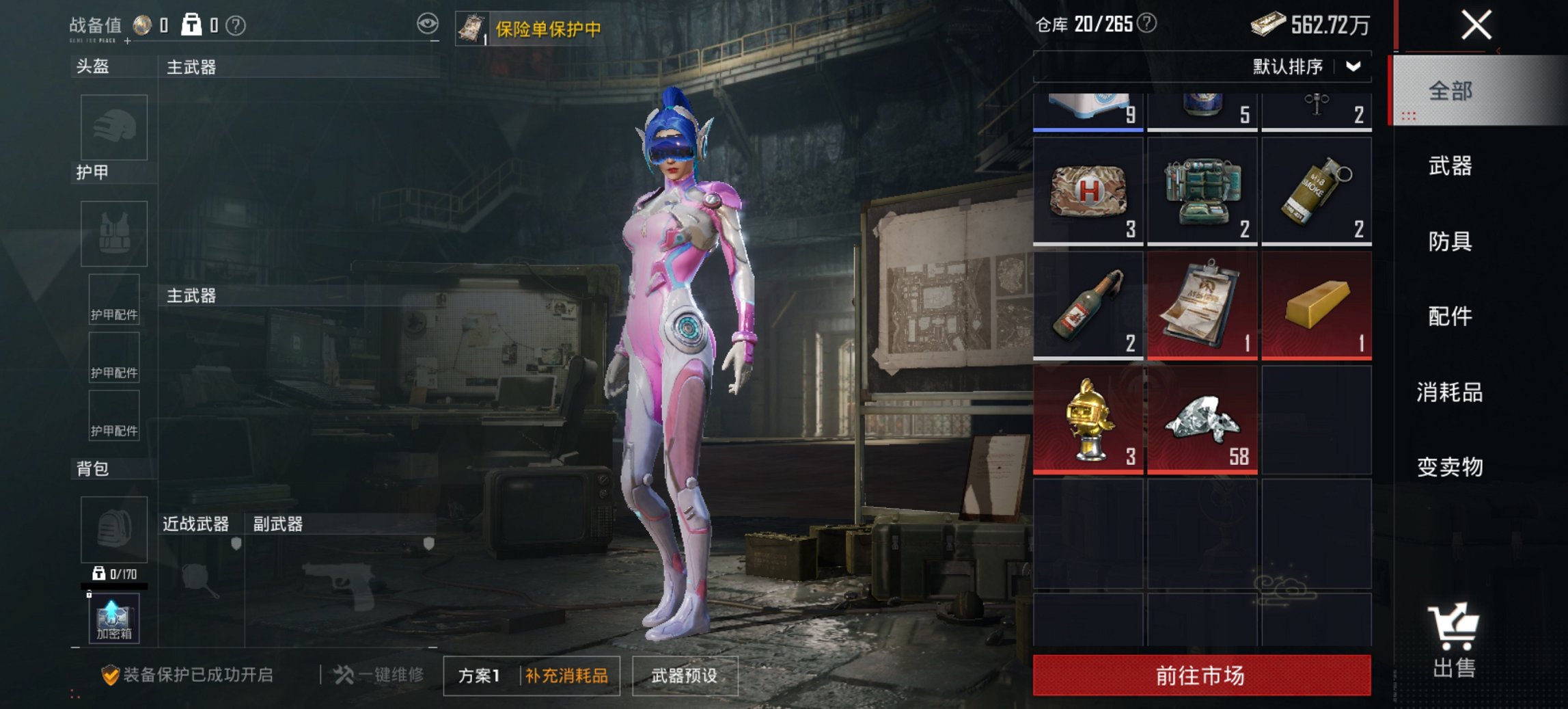This screenshot has width=1568, height=709.
Task: Switch to the 武器 category tab
Action: [1450, 166]
